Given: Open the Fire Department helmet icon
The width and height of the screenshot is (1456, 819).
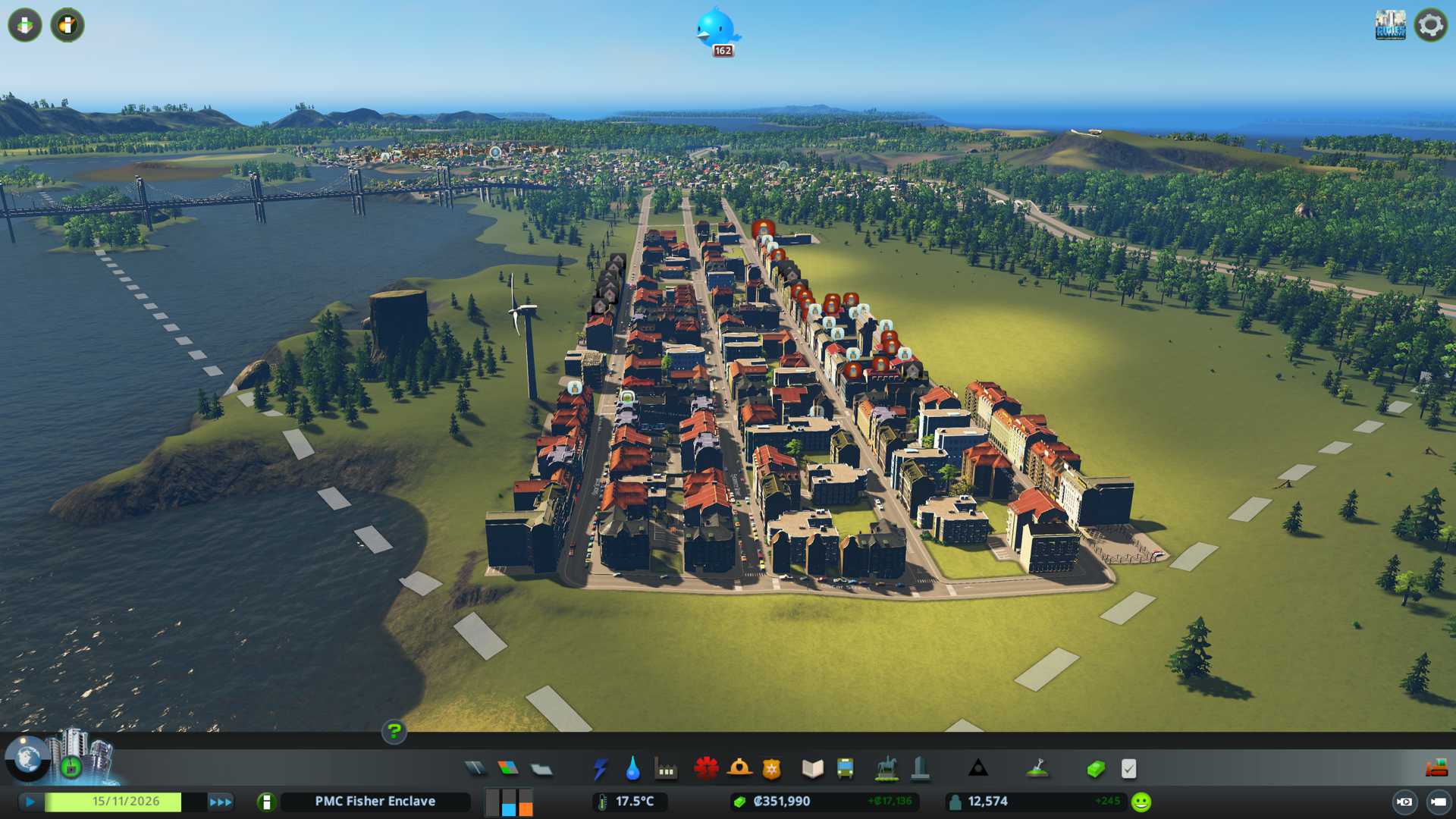Looking at the screenshot, I should pos(739,769).
